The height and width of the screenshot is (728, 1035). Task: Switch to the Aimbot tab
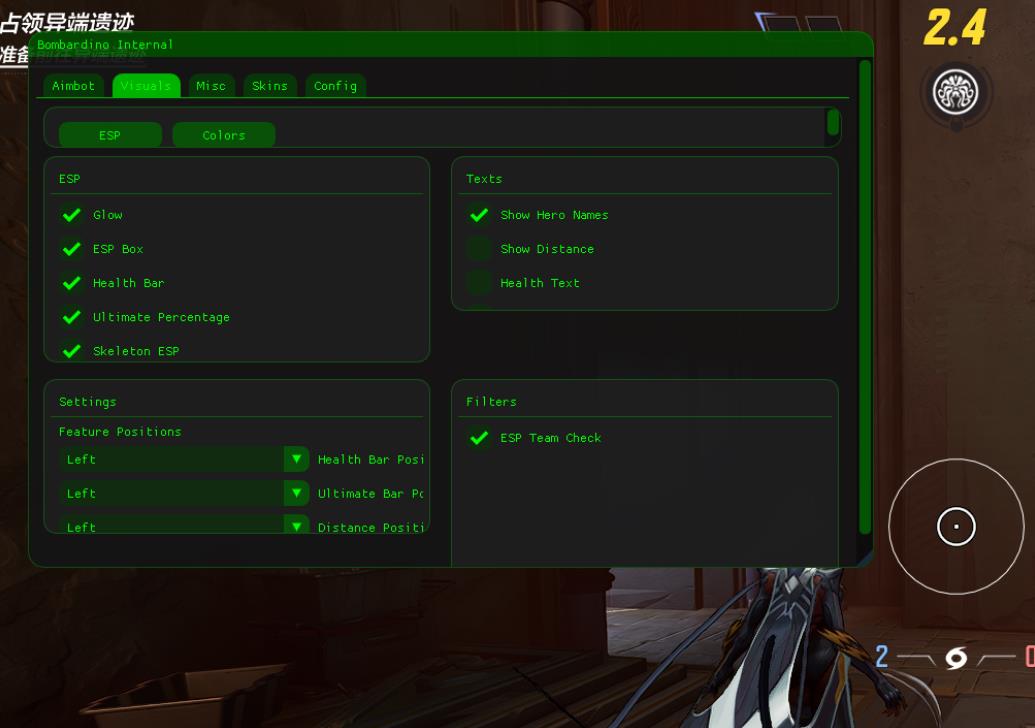tap(73, 86)
